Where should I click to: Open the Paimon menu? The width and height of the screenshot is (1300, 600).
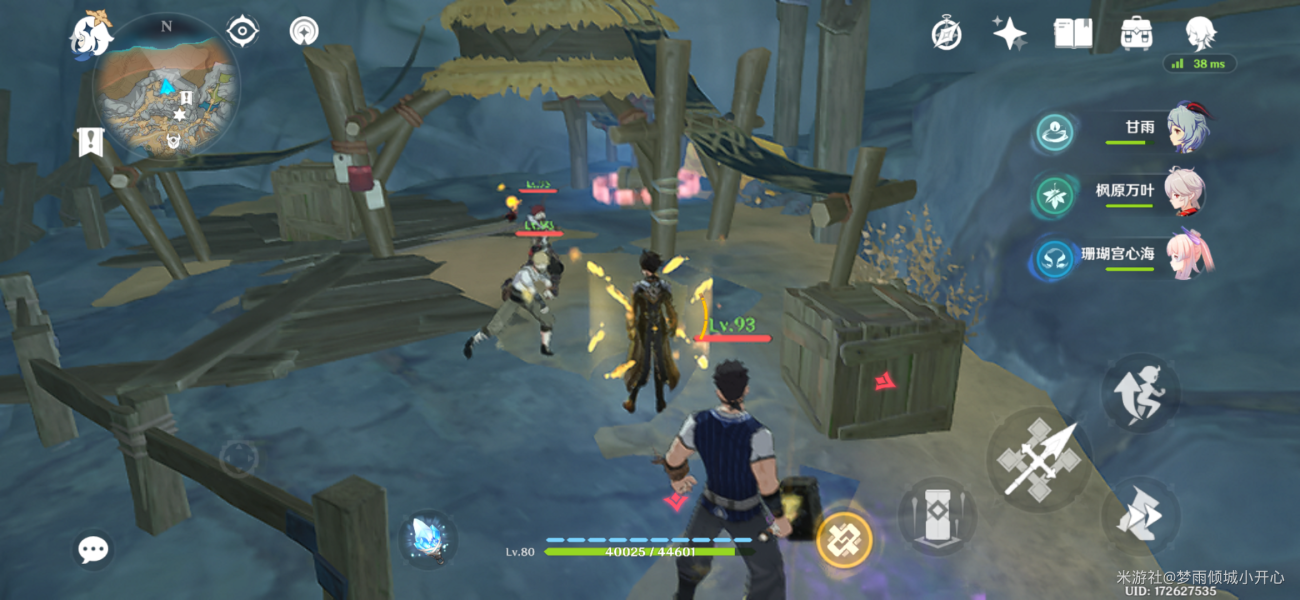(90, 36)
